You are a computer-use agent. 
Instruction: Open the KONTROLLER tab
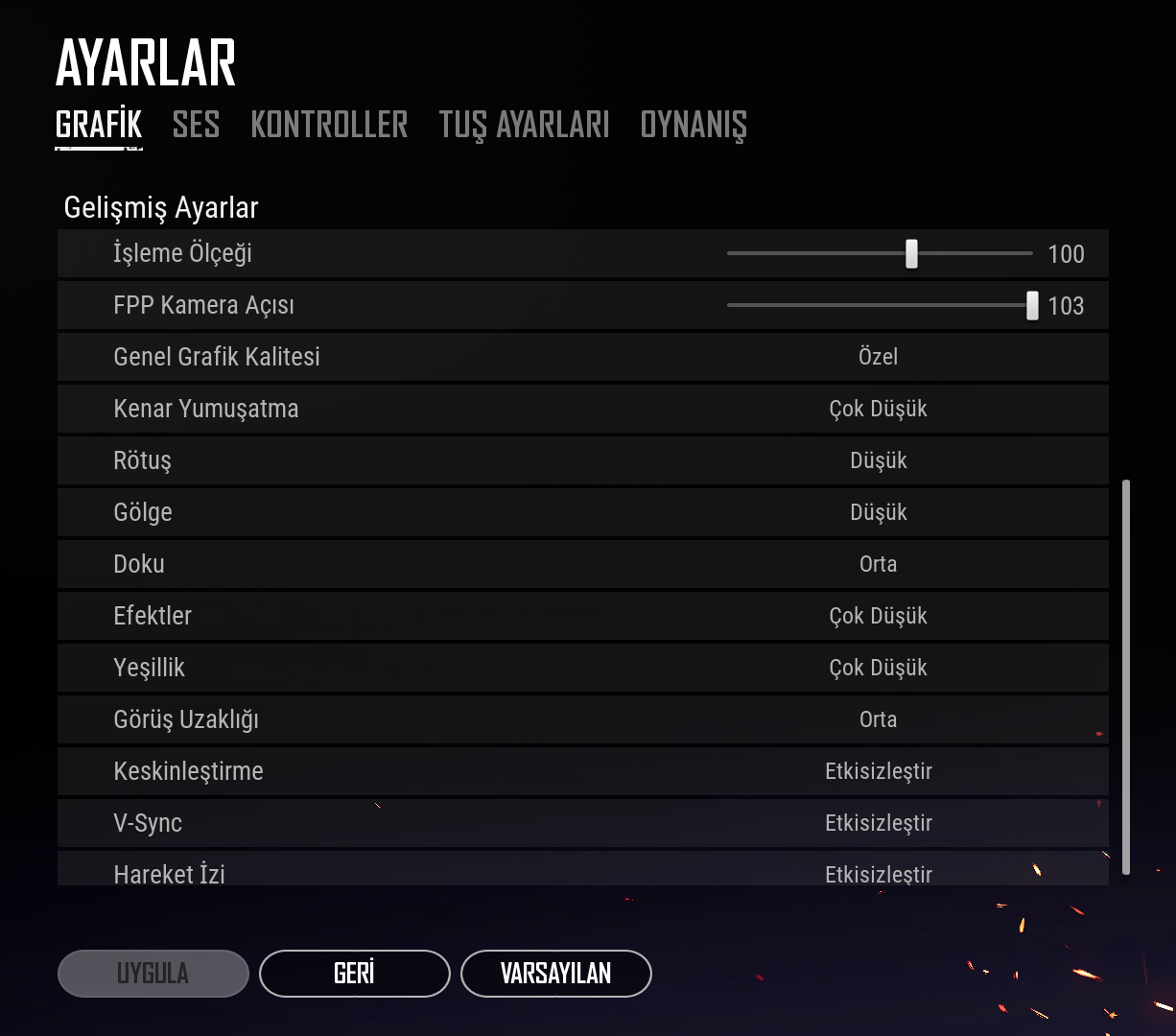point(329,125)
